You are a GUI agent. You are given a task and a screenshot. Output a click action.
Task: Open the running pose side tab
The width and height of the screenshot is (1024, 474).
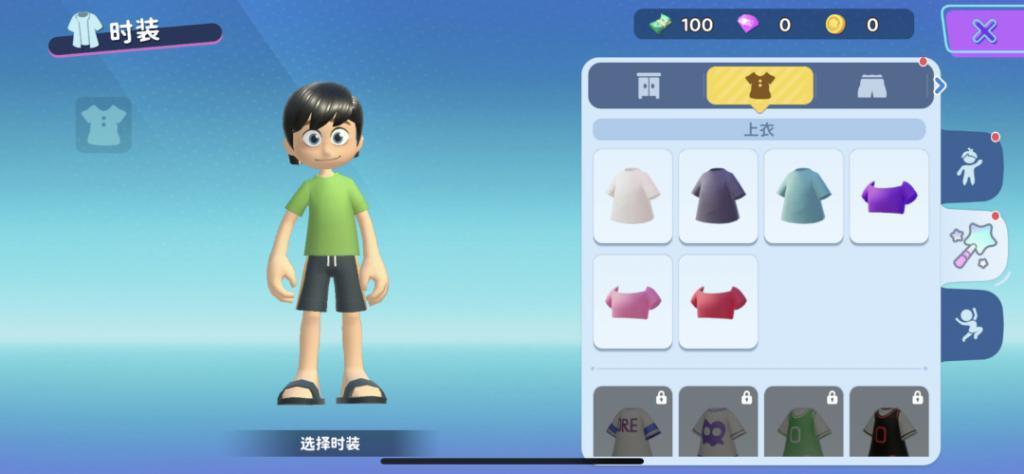tap(970, 324)
